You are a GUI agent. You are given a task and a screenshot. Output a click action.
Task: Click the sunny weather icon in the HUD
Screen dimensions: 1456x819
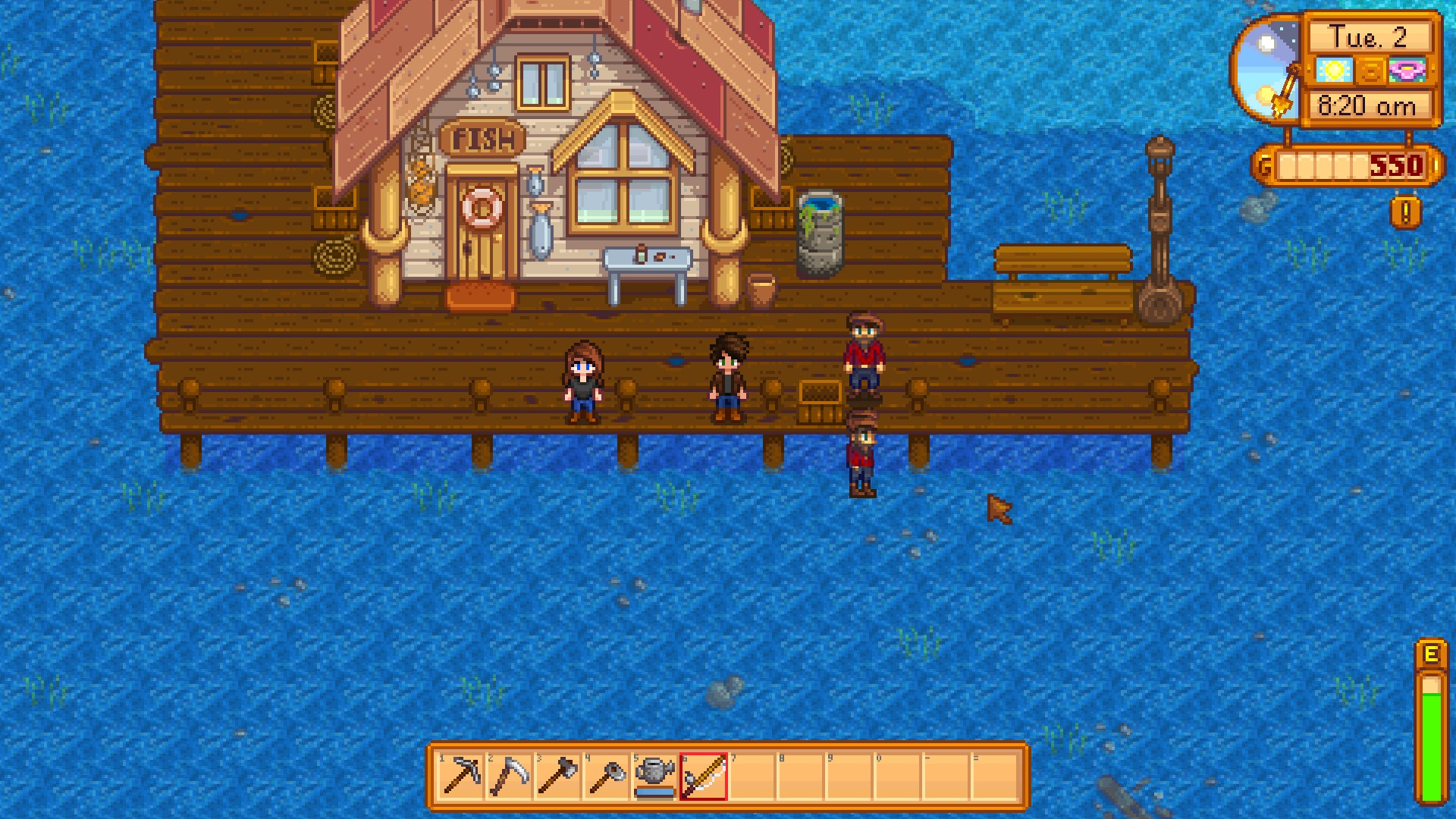1333,71
